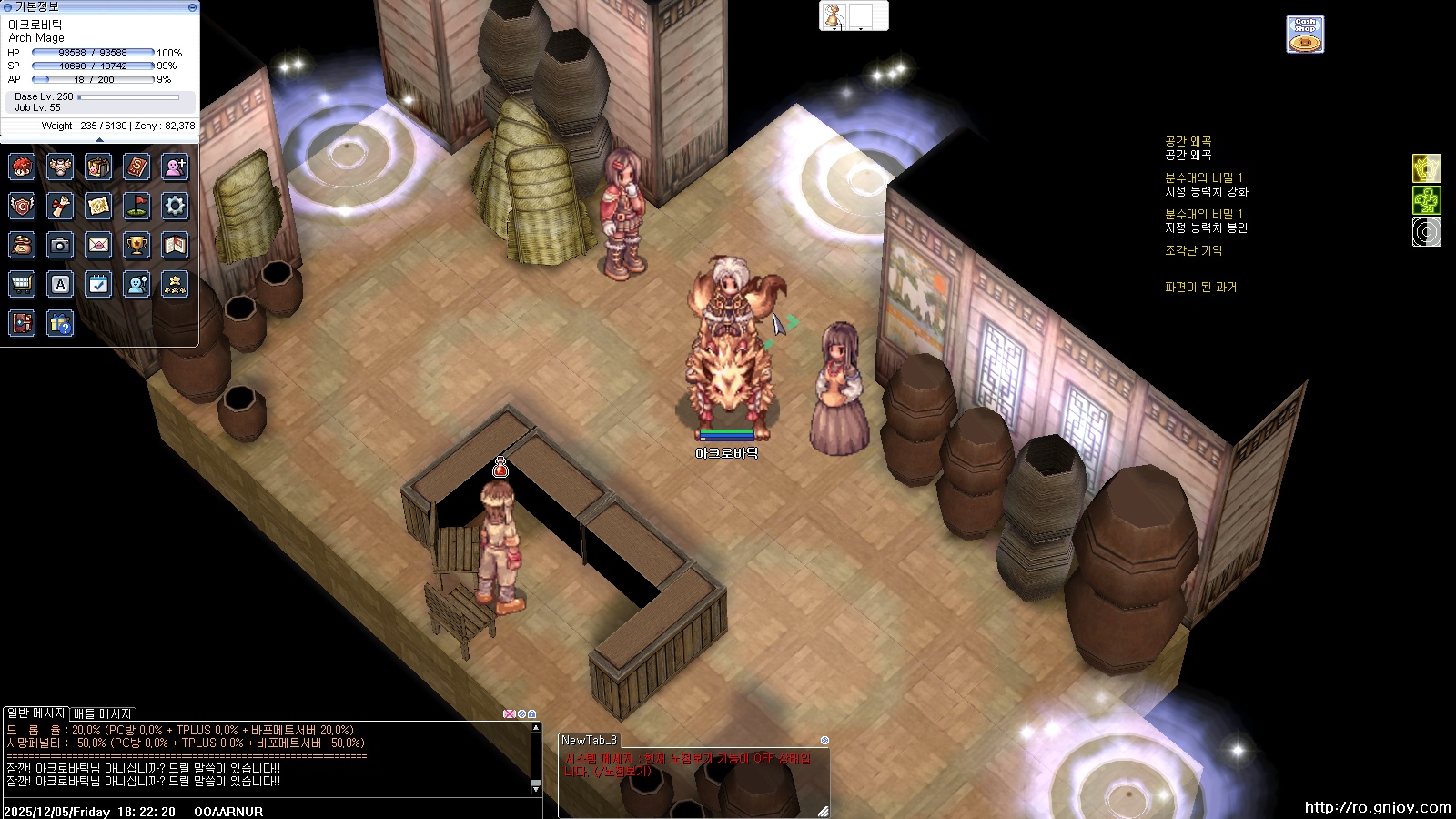This screenshot has height=819, width=1456.
Task: Open the calendar check-in icon
Action: click(98, 284)
